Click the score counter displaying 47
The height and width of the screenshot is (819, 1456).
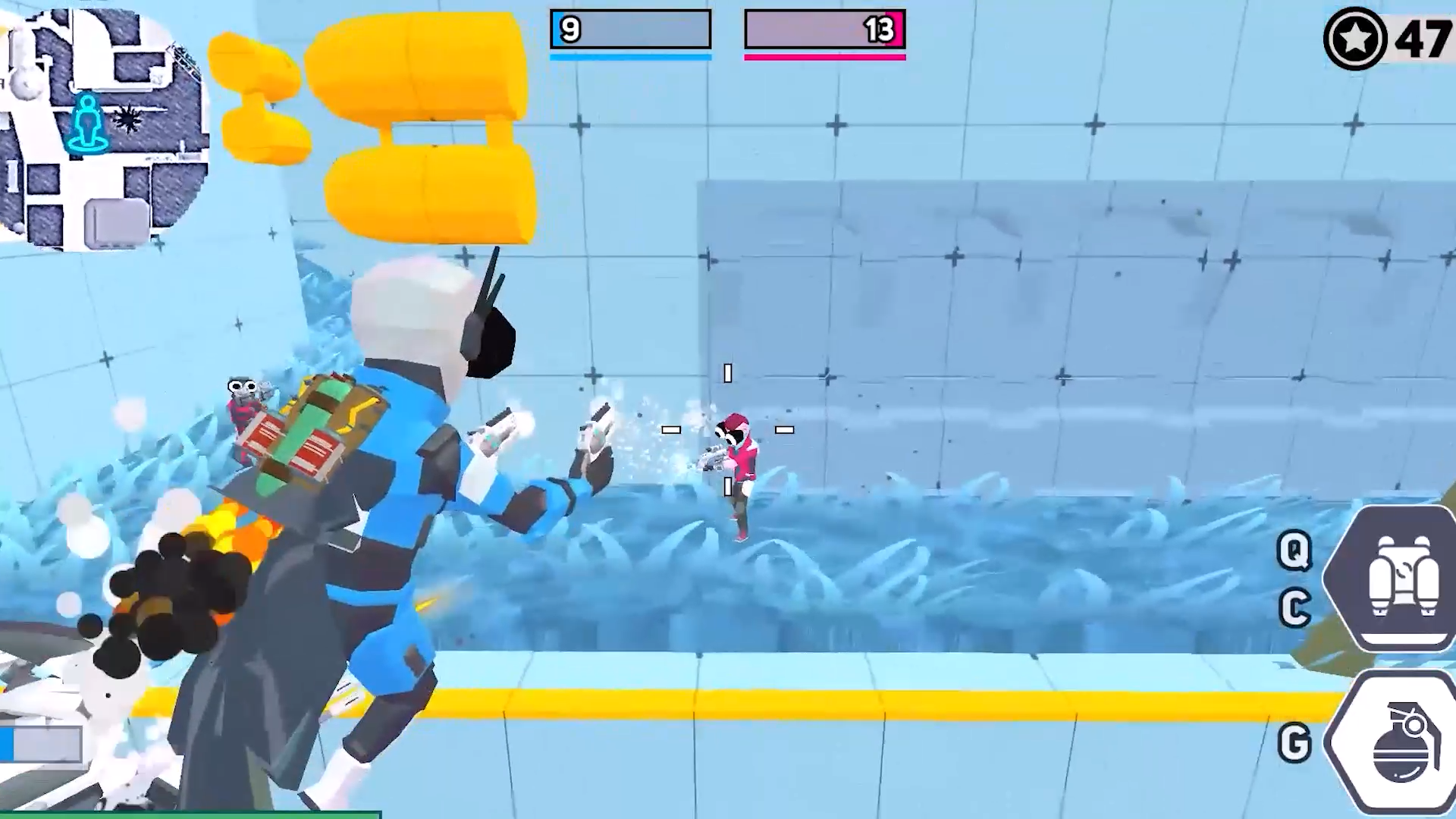tap(1423, 38)
